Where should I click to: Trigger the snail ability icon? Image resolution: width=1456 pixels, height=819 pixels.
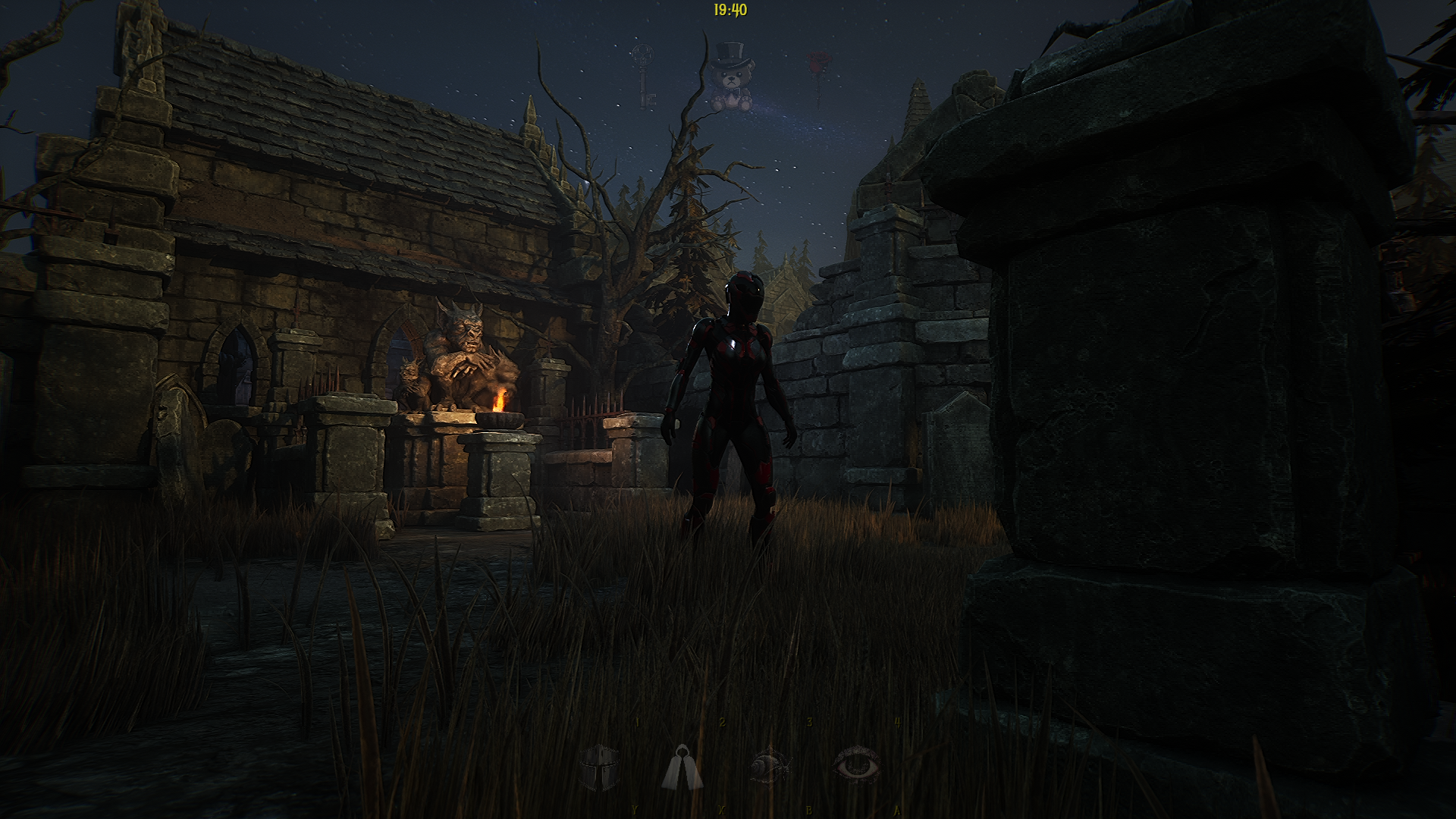coord(770,767)
